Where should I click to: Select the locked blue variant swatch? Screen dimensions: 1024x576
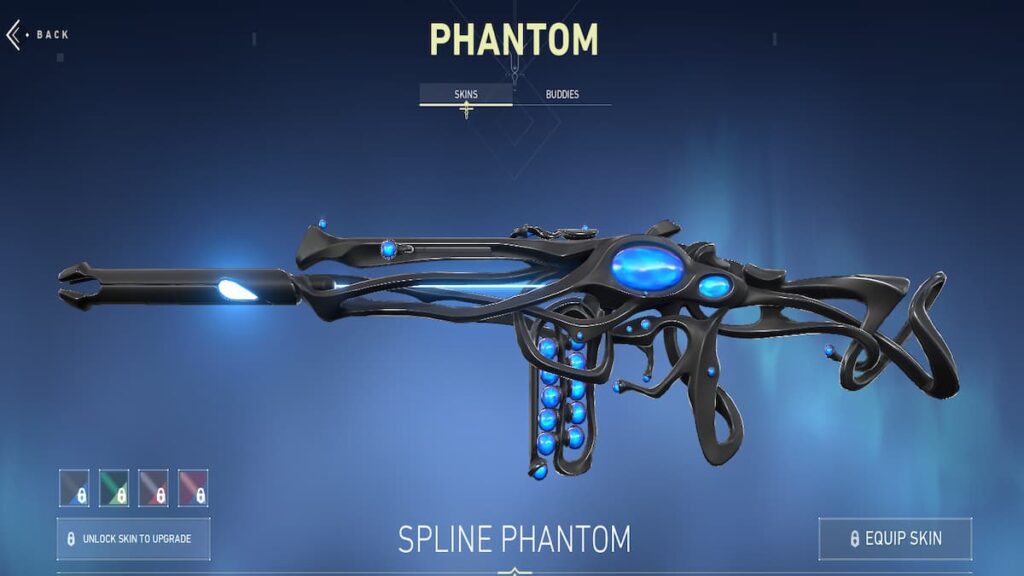coord(74,488)
